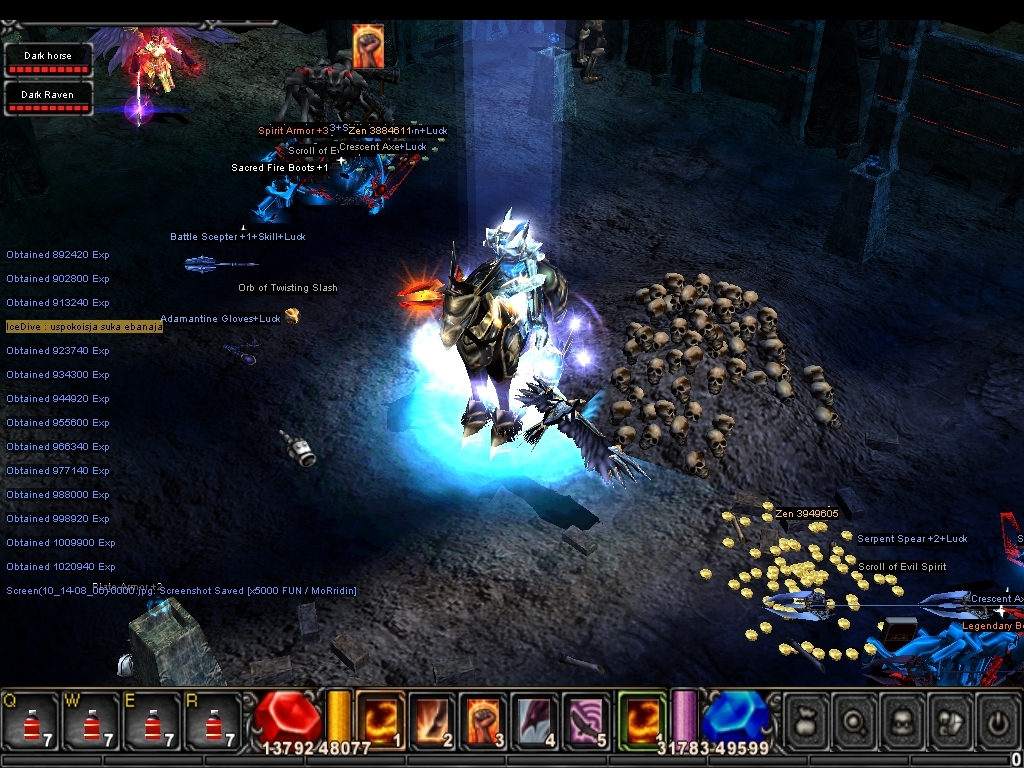Select the fire swirl skill in slot 1
1024x768 pixels.
point(380,719)
